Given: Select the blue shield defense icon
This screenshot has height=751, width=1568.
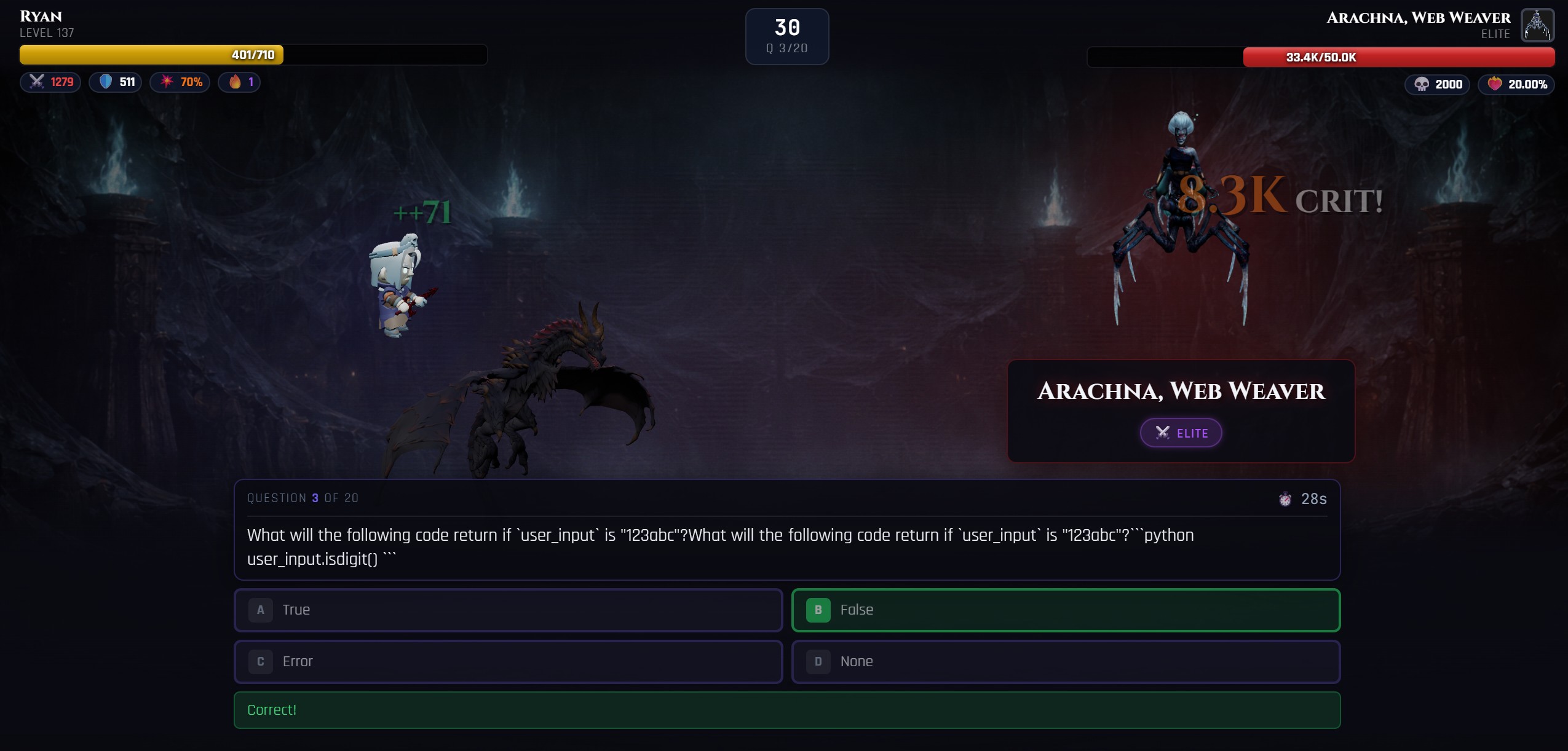Looking at the screenshot, I should point(104,82).
